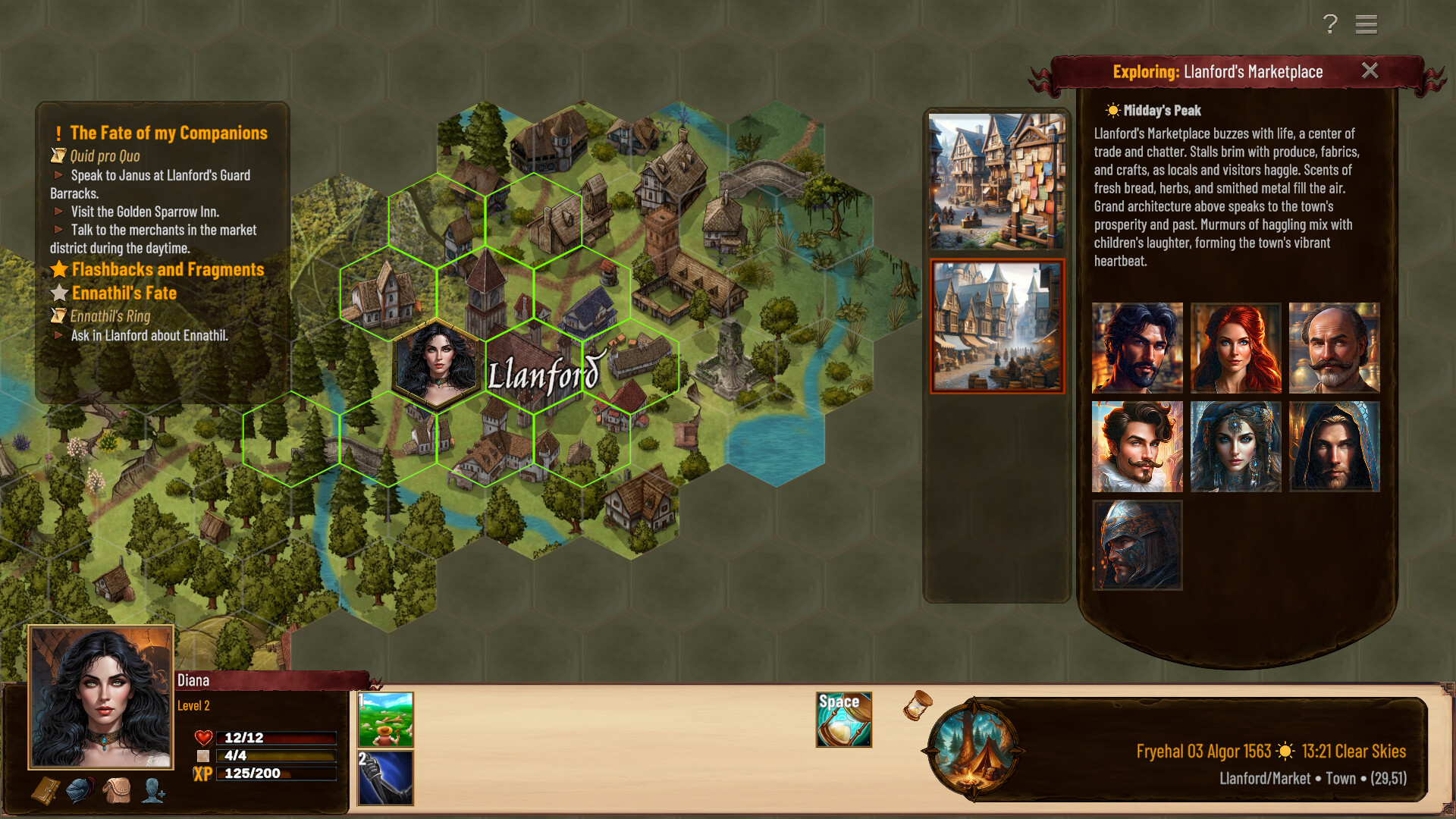Screen dimensions: 1456x819
Task: Select the highlighted street-view location thumbnail
Action: click(x=996, y=326)
